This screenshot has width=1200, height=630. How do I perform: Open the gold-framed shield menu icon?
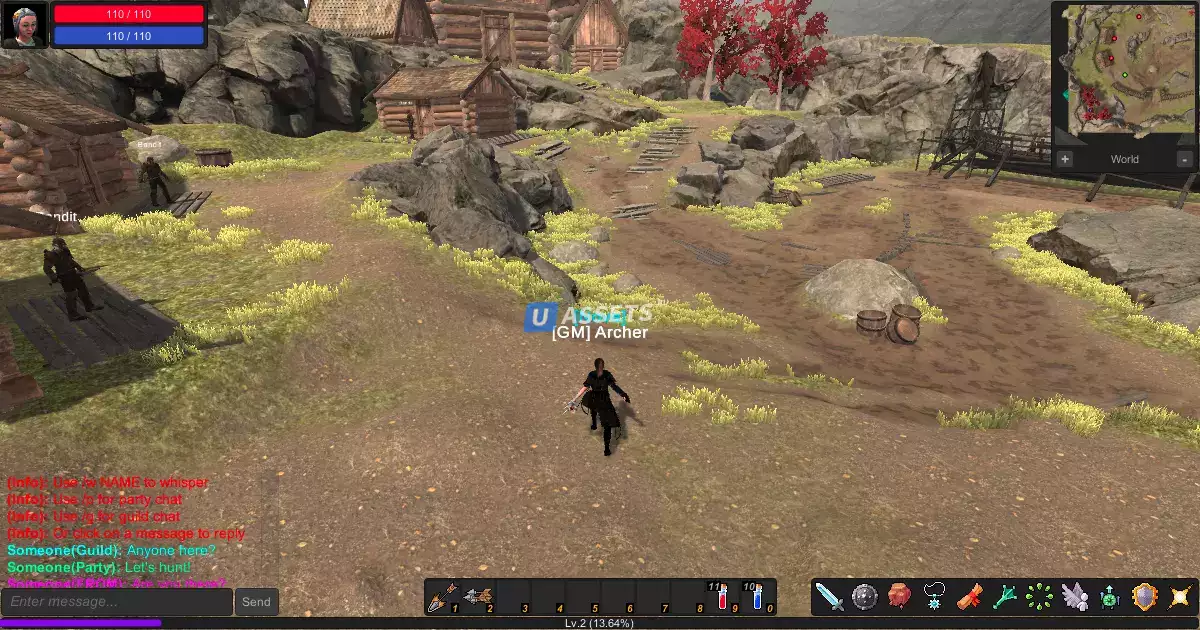[1145, 597]
